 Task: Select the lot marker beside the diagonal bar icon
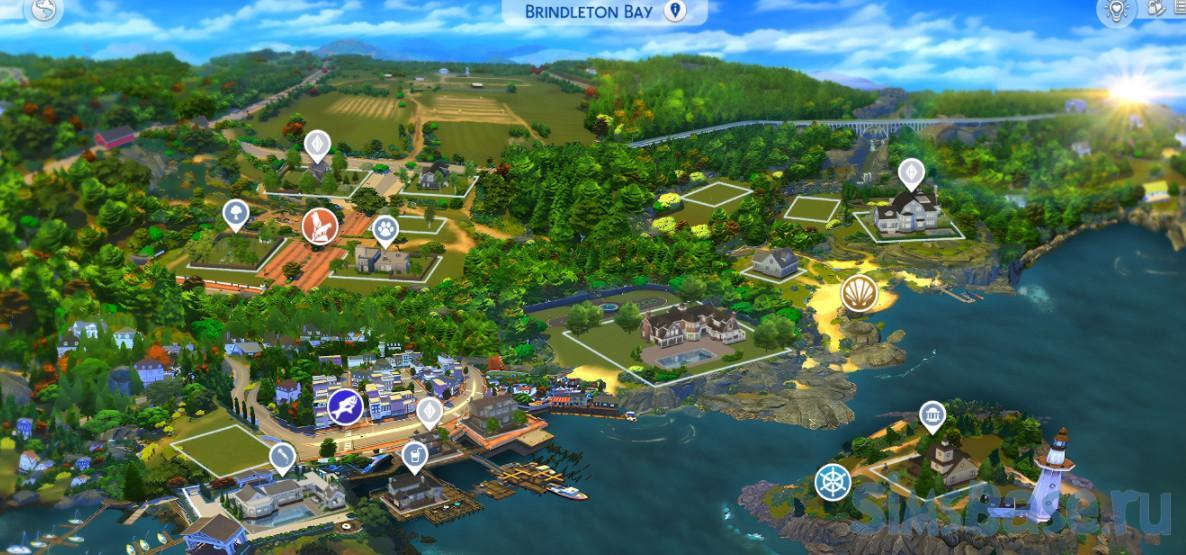[x=283, y=458]
